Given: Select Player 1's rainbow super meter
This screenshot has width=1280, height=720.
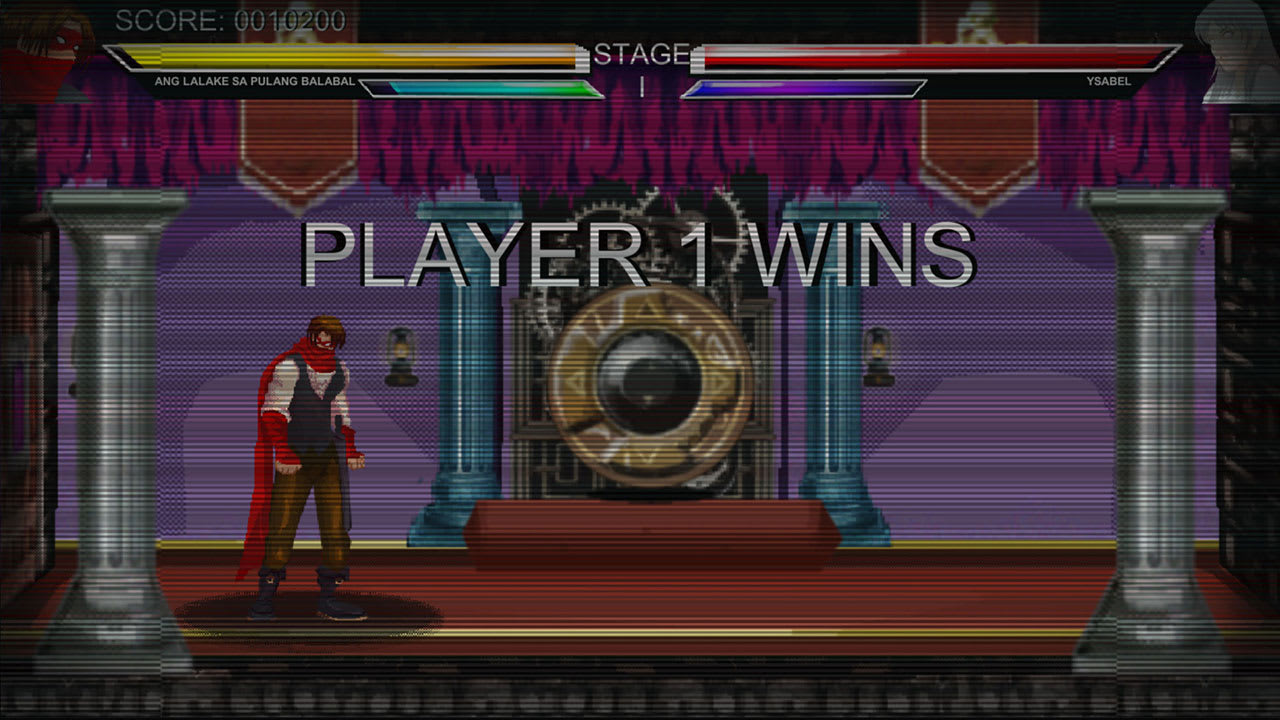Looking at the screenshot, I should pos(480,88).
